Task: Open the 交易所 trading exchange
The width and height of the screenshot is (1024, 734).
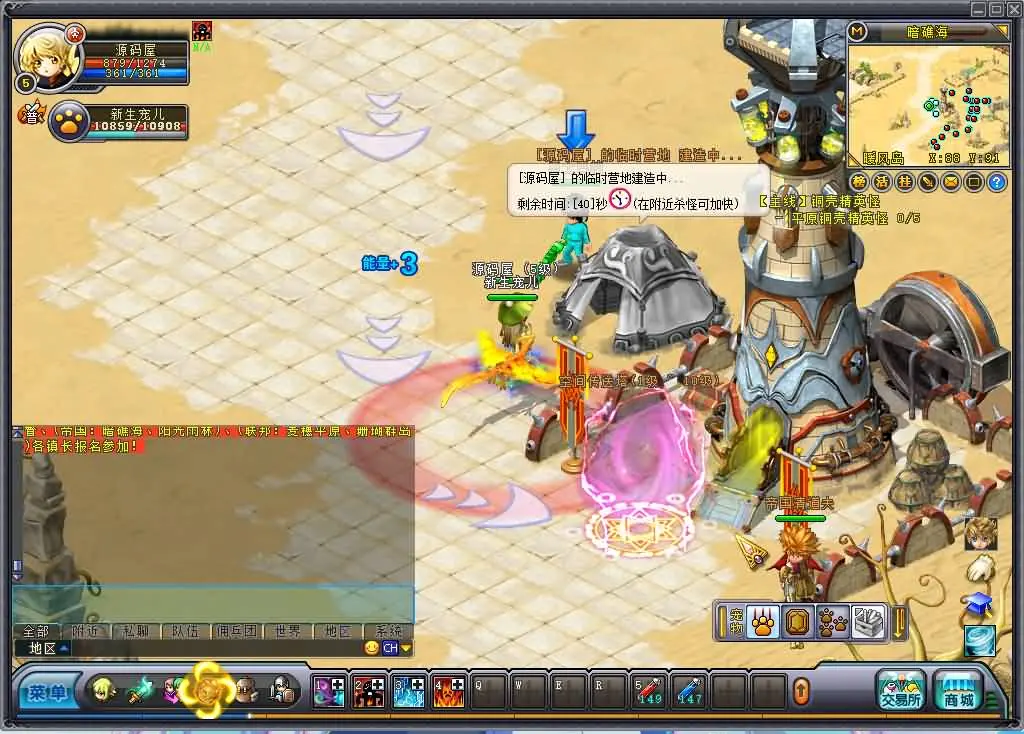Action: tap(900, 690)
